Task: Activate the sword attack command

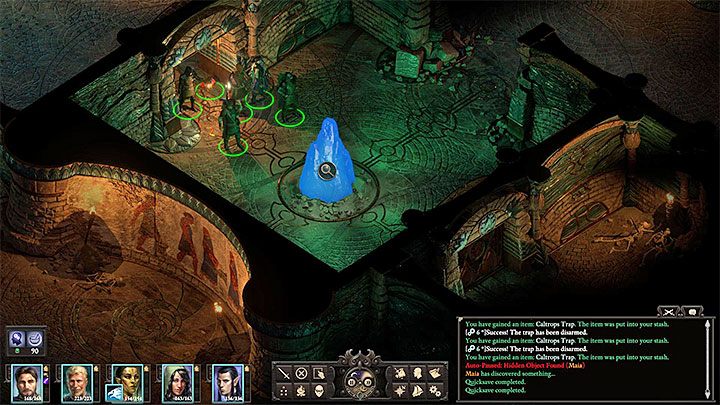Action: [x=284, y=373]
